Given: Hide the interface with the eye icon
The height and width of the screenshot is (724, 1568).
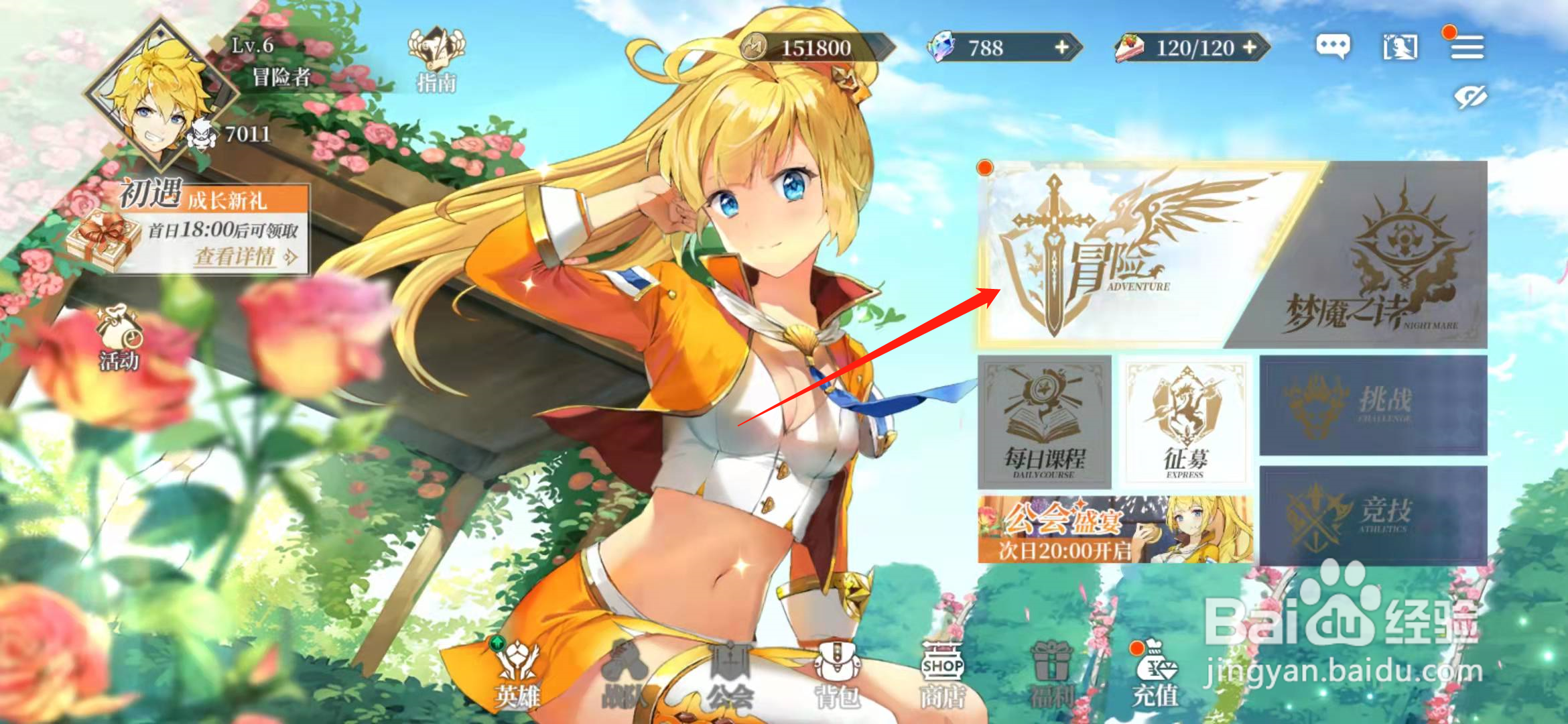Looking at the screenshot, I should [x=1470, y=97].
